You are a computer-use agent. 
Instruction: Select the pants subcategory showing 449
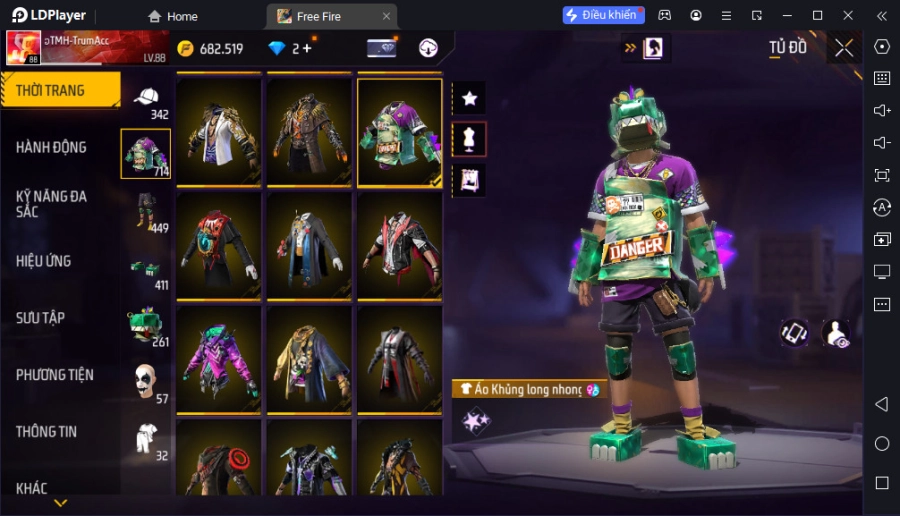click(146, 212)
